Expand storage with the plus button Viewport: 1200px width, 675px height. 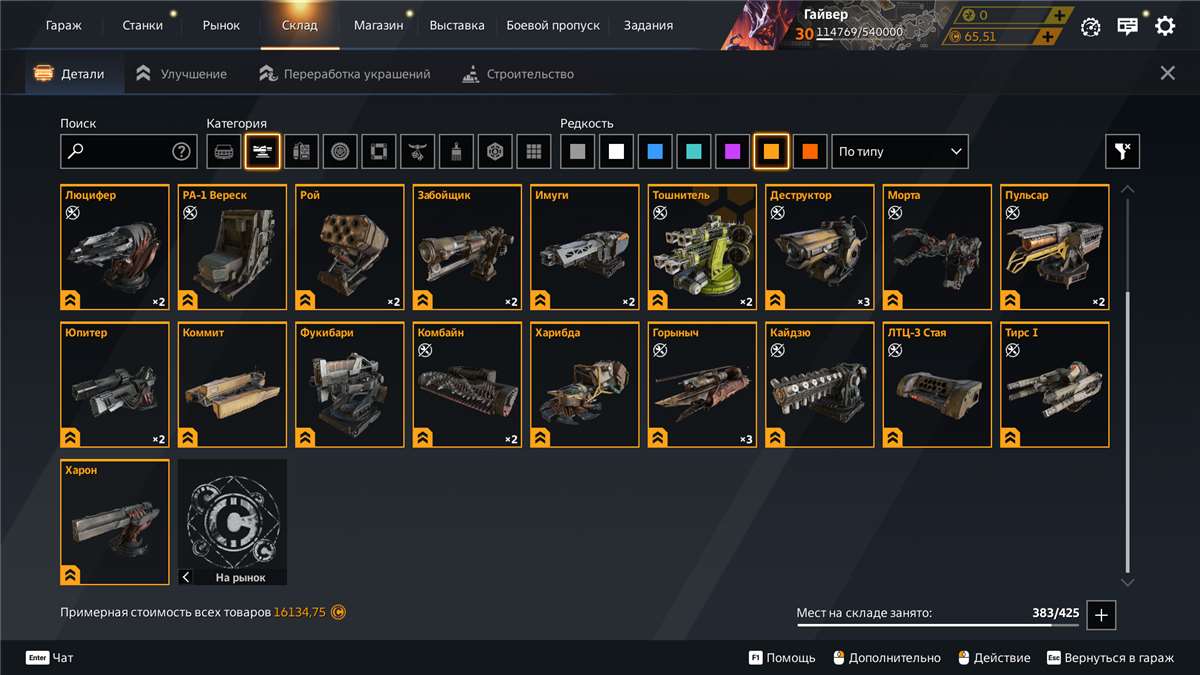(x=1101, y=615)
